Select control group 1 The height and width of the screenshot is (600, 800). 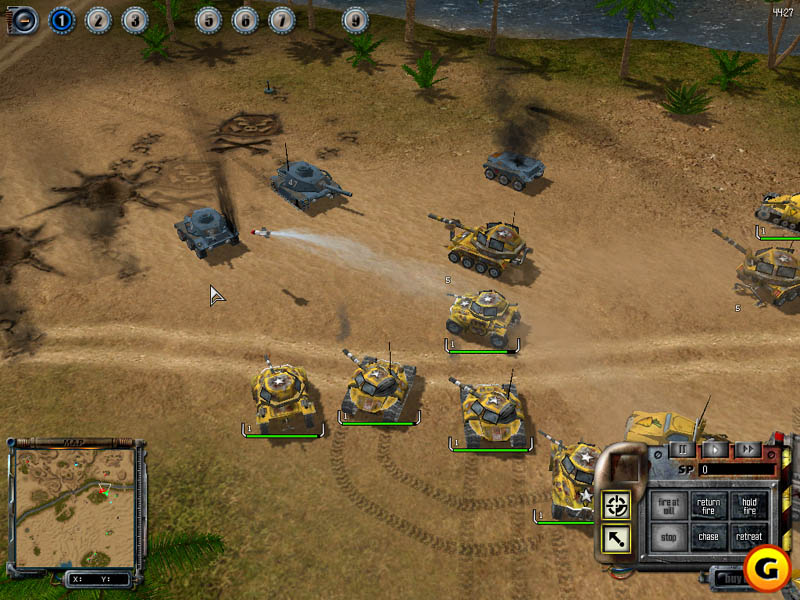coord(61,18)
